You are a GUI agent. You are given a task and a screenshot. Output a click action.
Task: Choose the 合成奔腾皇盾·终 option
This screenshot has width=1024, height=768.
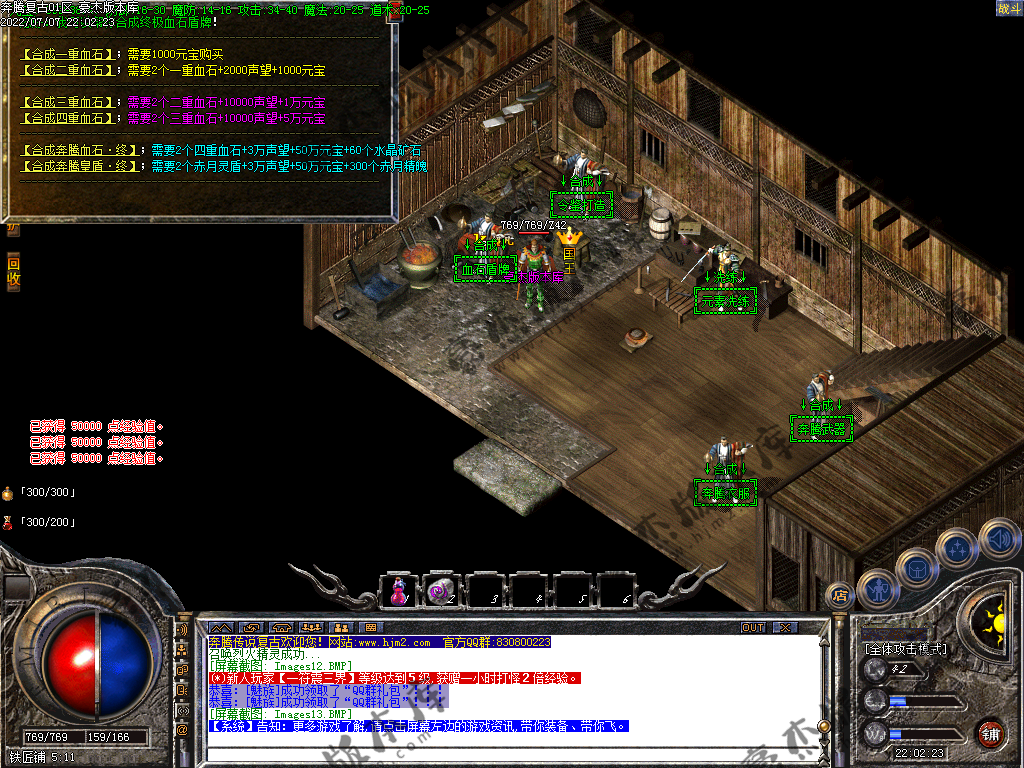(81, 166)
